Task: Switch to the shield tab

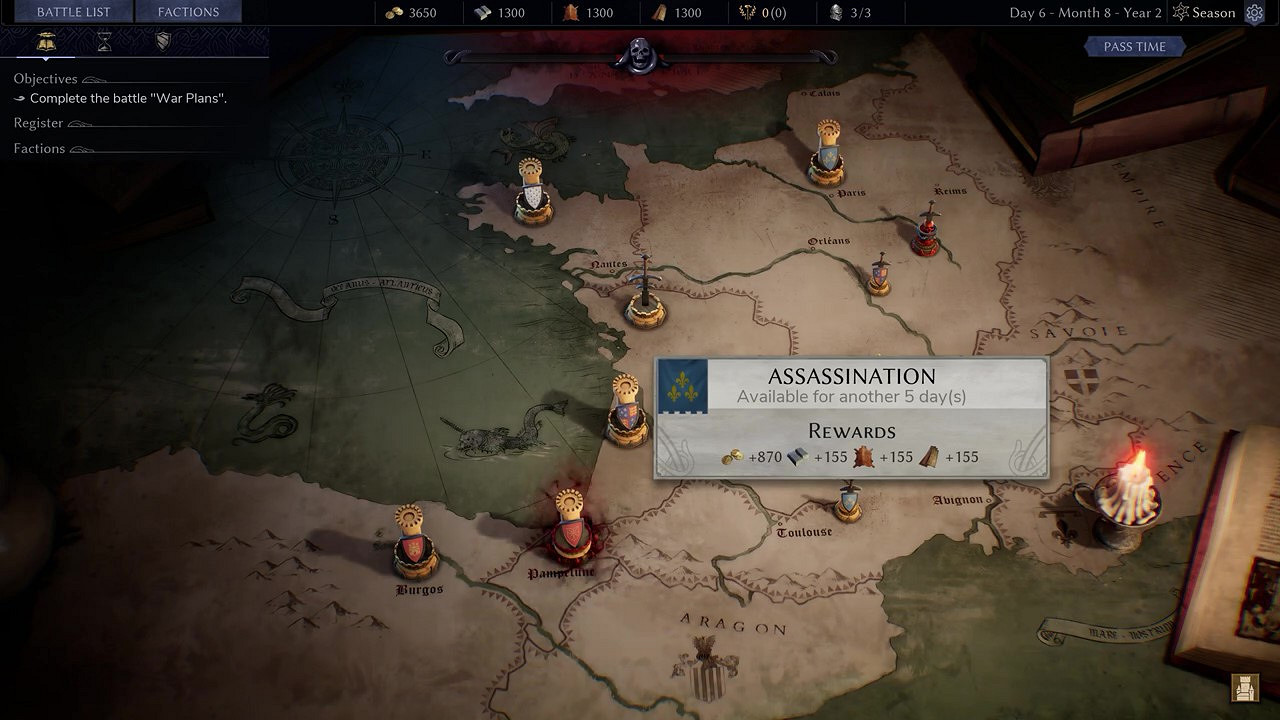Action: (163, 41)
